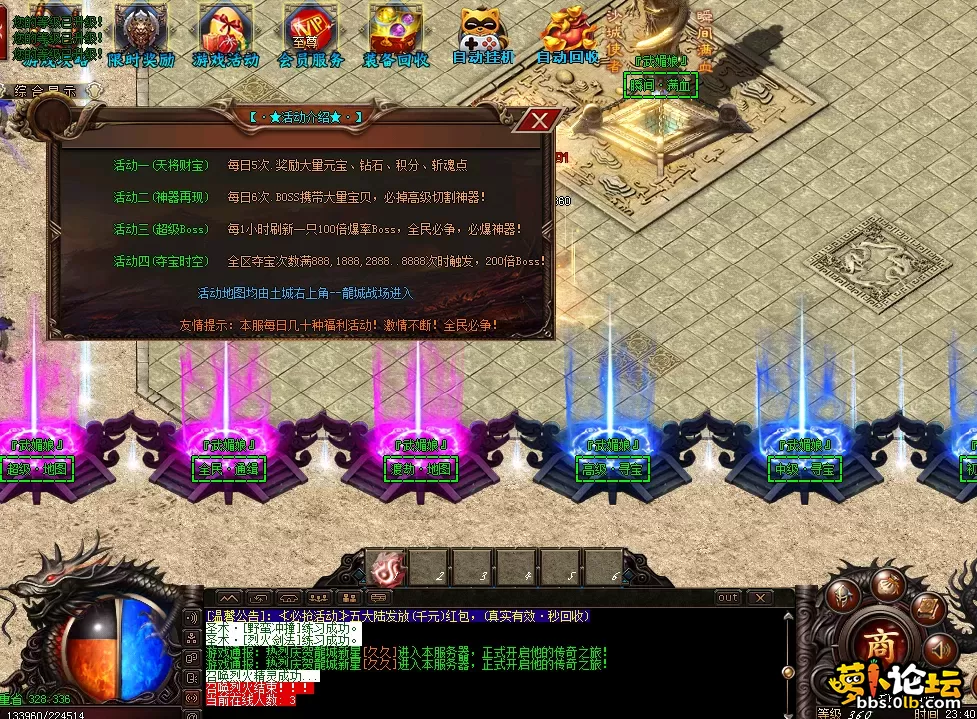Close the 活动介绍 event panel
Screen dimensions: 977x719
click(540, 121)
